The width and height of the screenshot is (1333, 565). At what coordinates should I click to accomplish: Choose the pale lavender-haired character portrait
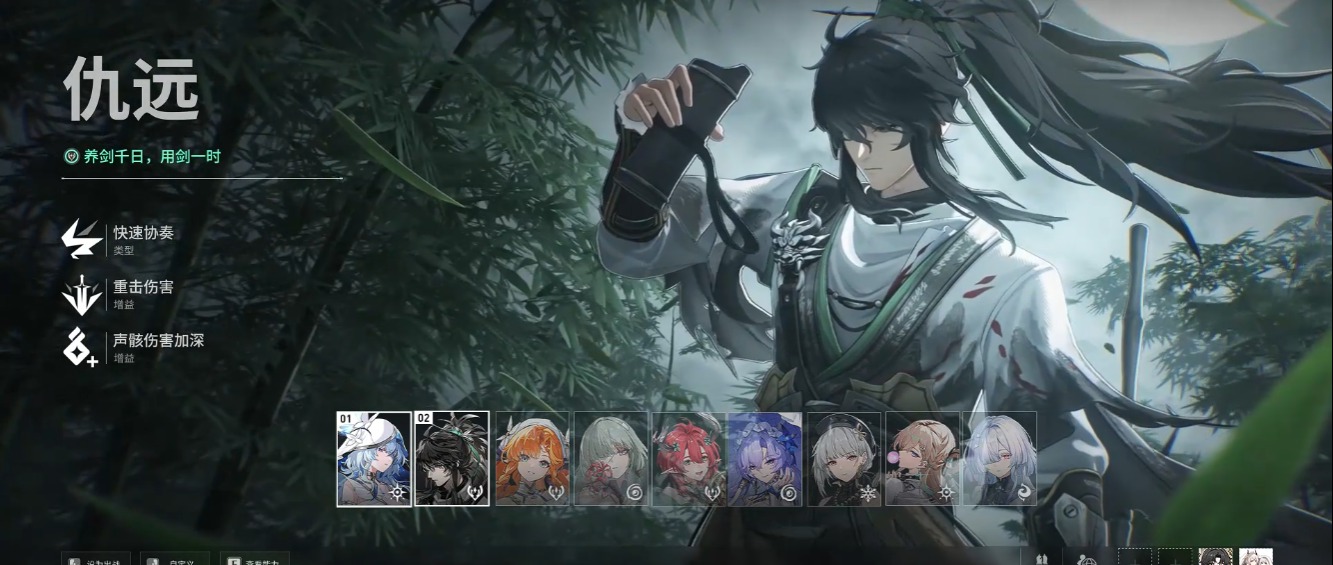[x=1000, y=459]
